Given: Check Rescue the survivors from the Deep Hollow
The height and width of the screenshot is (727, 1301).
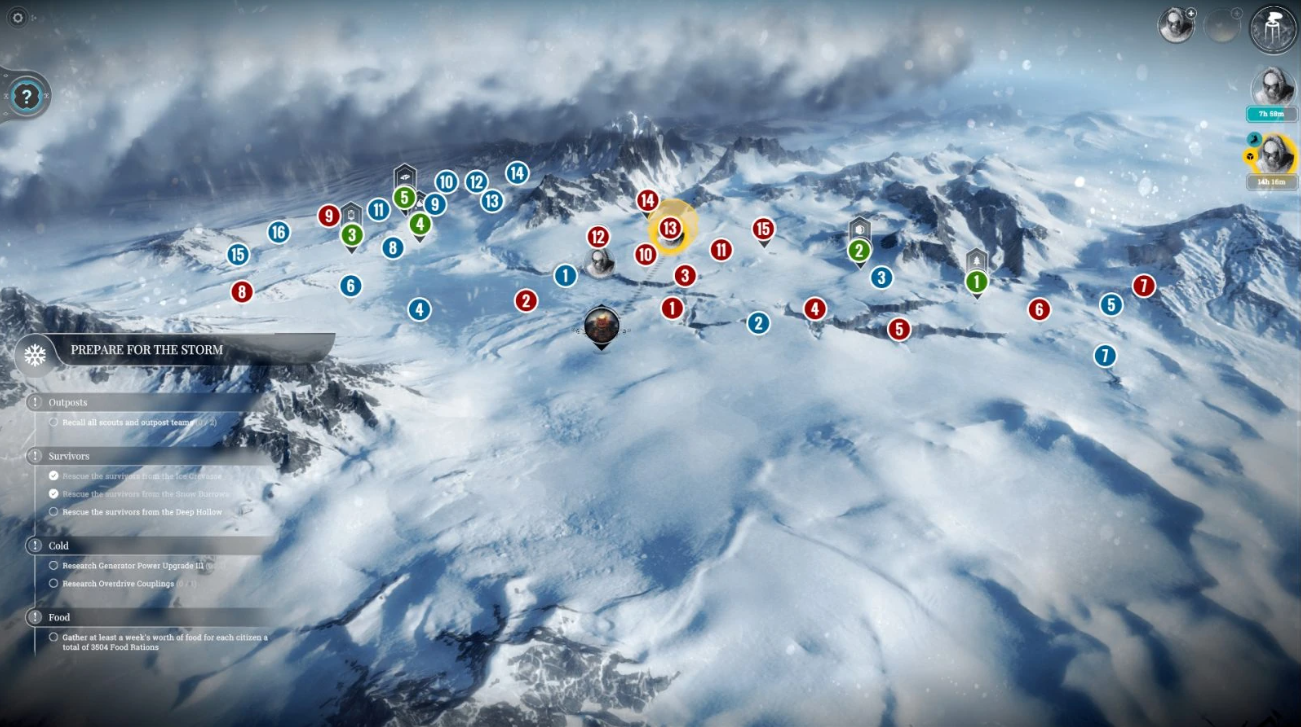Looking at the screenshot, I should click(x=54, y=511).
